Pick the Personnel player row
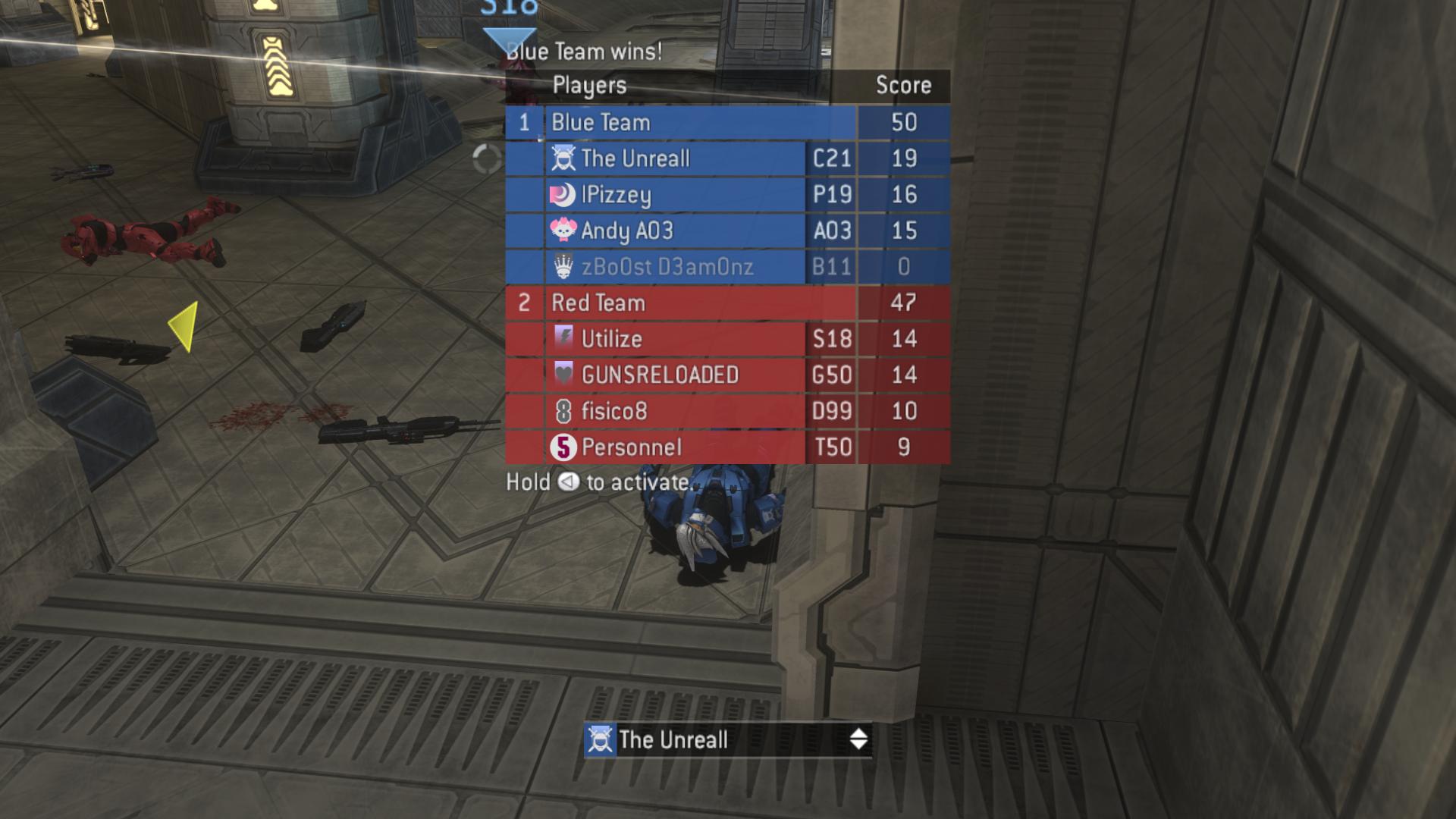 click(675, 447)
